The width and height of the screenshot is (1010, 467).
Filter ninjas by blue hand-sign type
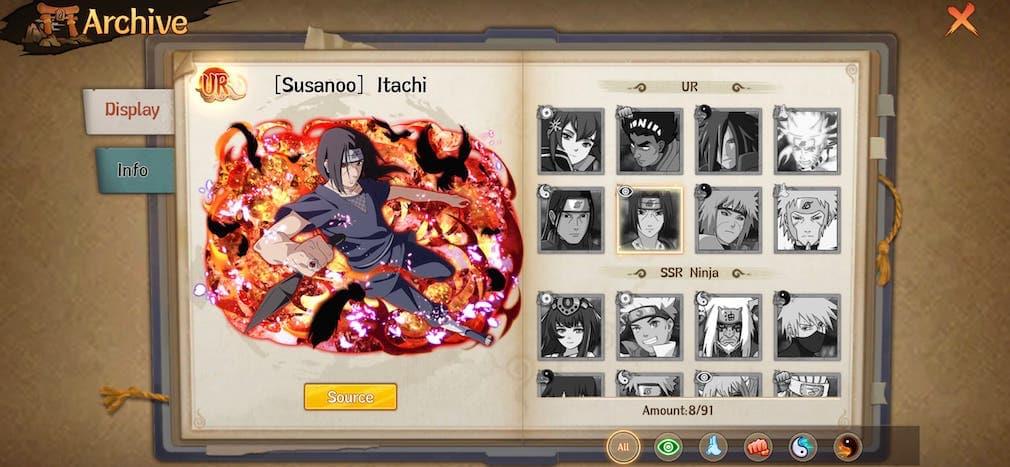(713, 446)
